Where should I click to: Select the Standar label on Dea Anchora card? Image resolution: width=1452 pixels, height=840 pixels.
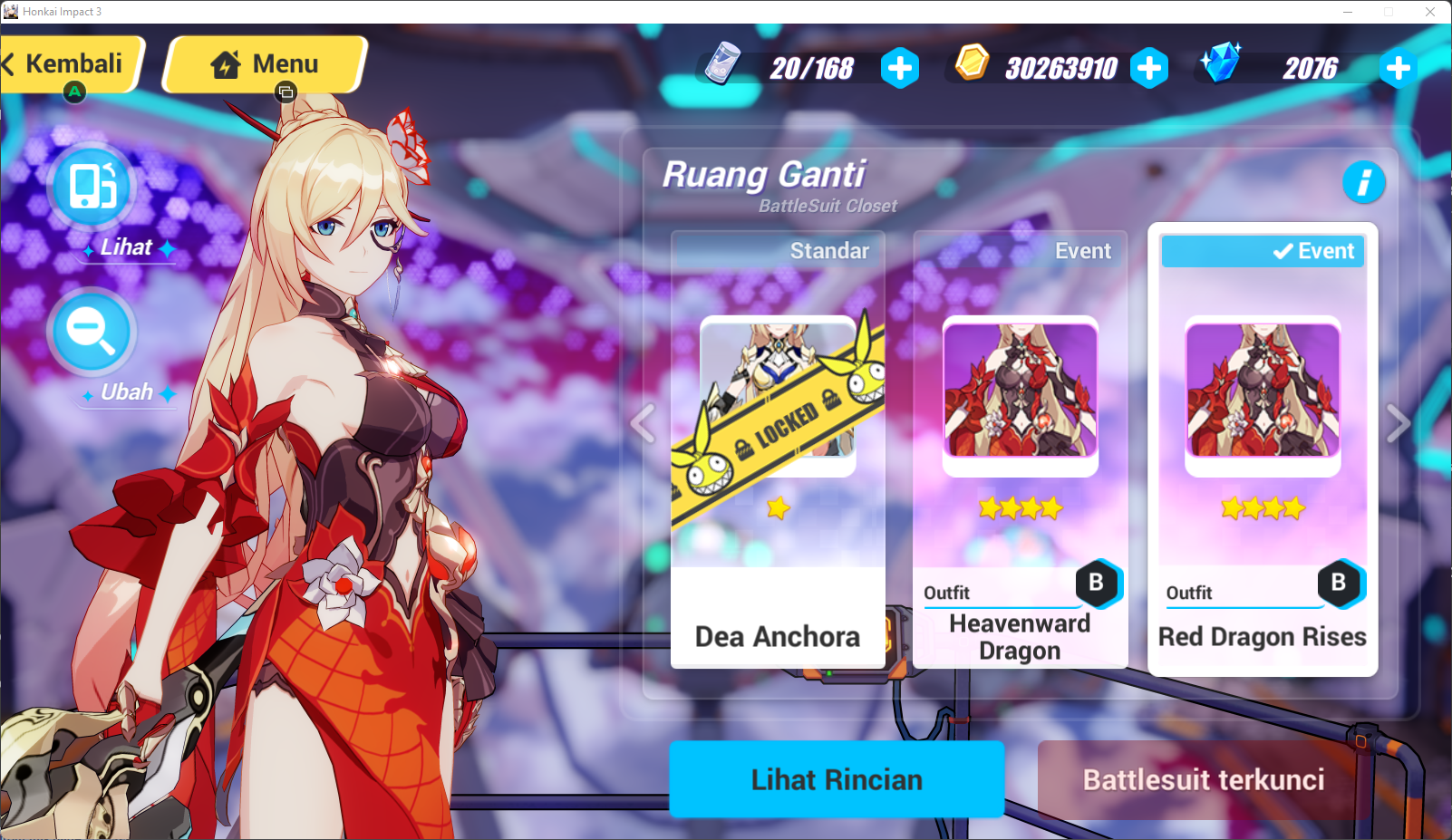point(829,250)
